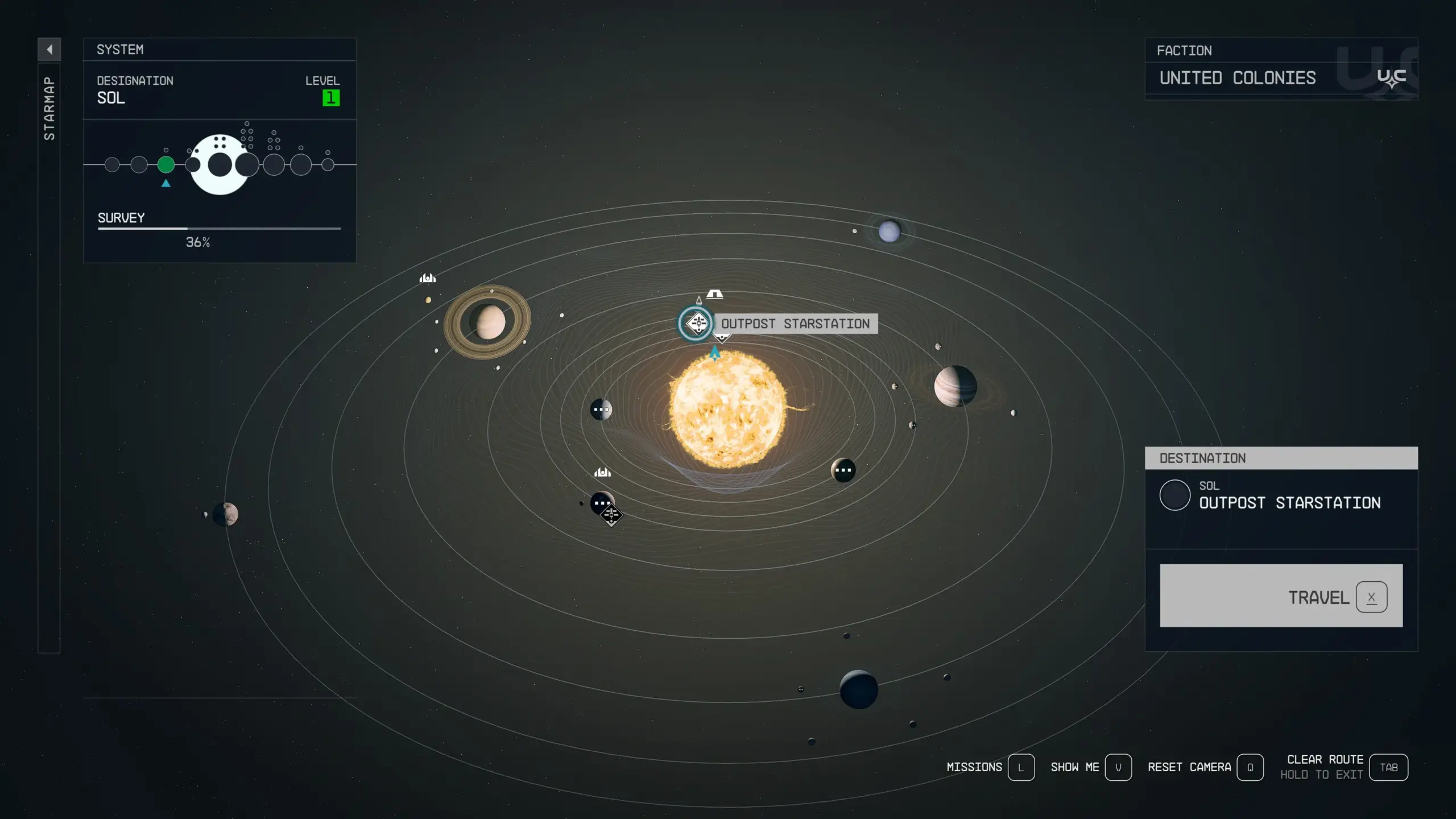The height and width of the screenshot is (819, 1456).
Task: Click the vertical STARMAP side tab
Action: 49,108
